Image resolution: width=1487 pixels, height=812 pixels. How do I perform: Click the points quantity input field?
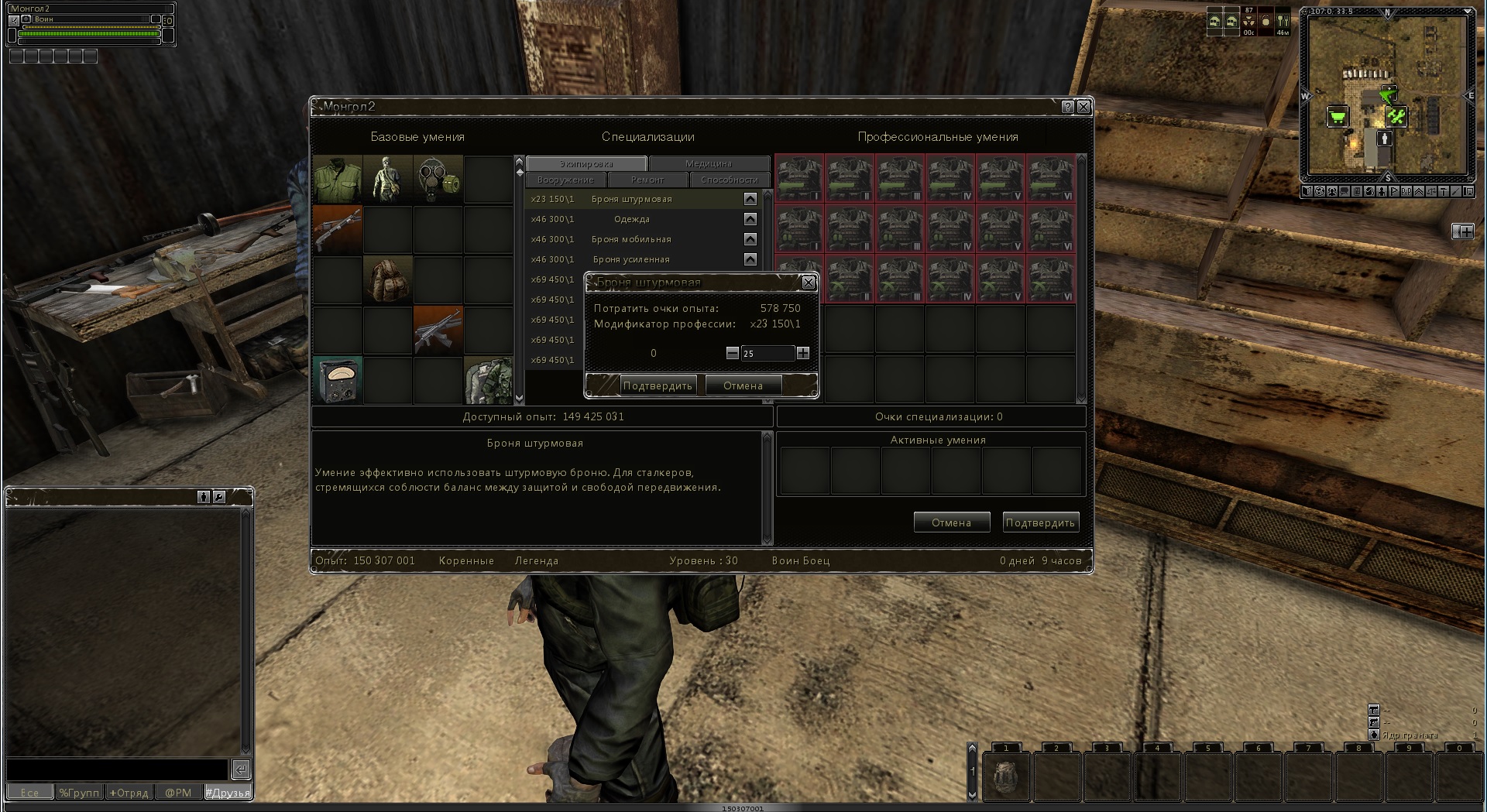(x=767, y=353)
